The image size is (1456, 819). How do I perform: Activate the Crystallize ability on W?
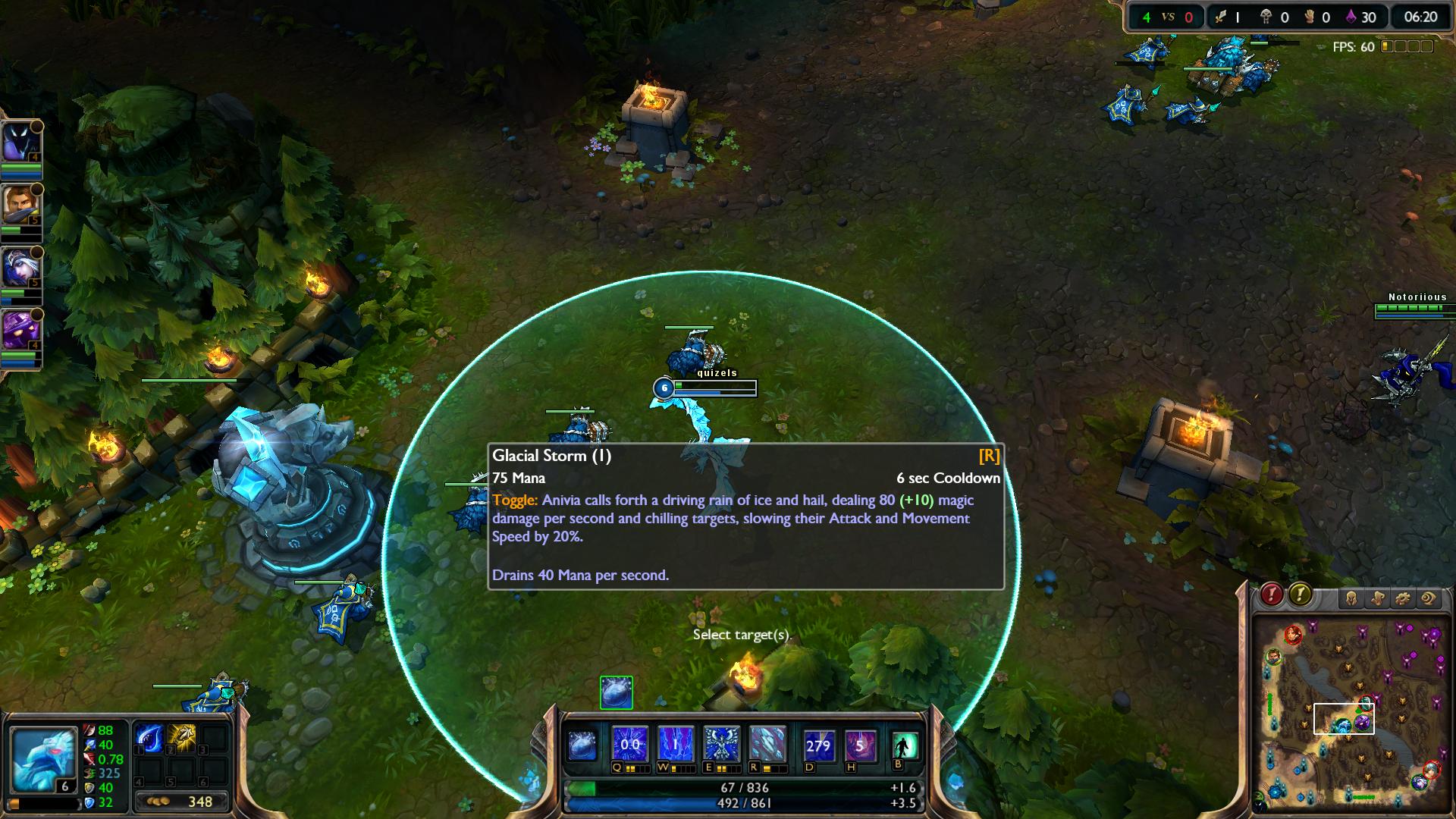pos(676,744)
